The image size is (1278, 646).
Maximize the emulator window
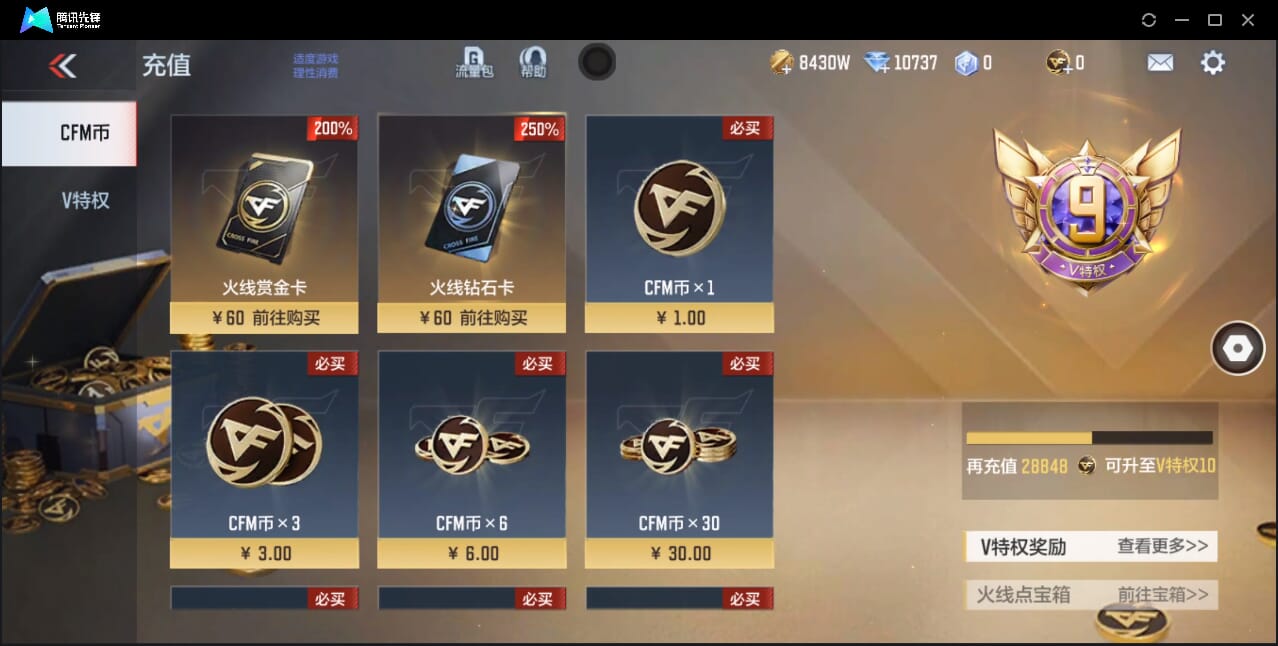1215,20
